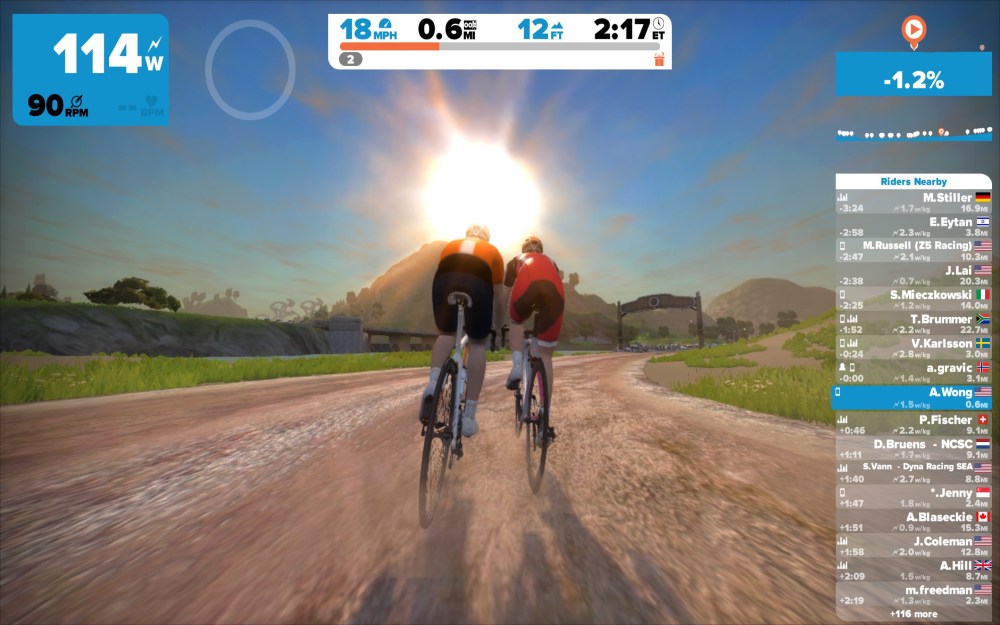
Task: Click the a.gravic rider row
Action: click(913, 373)
